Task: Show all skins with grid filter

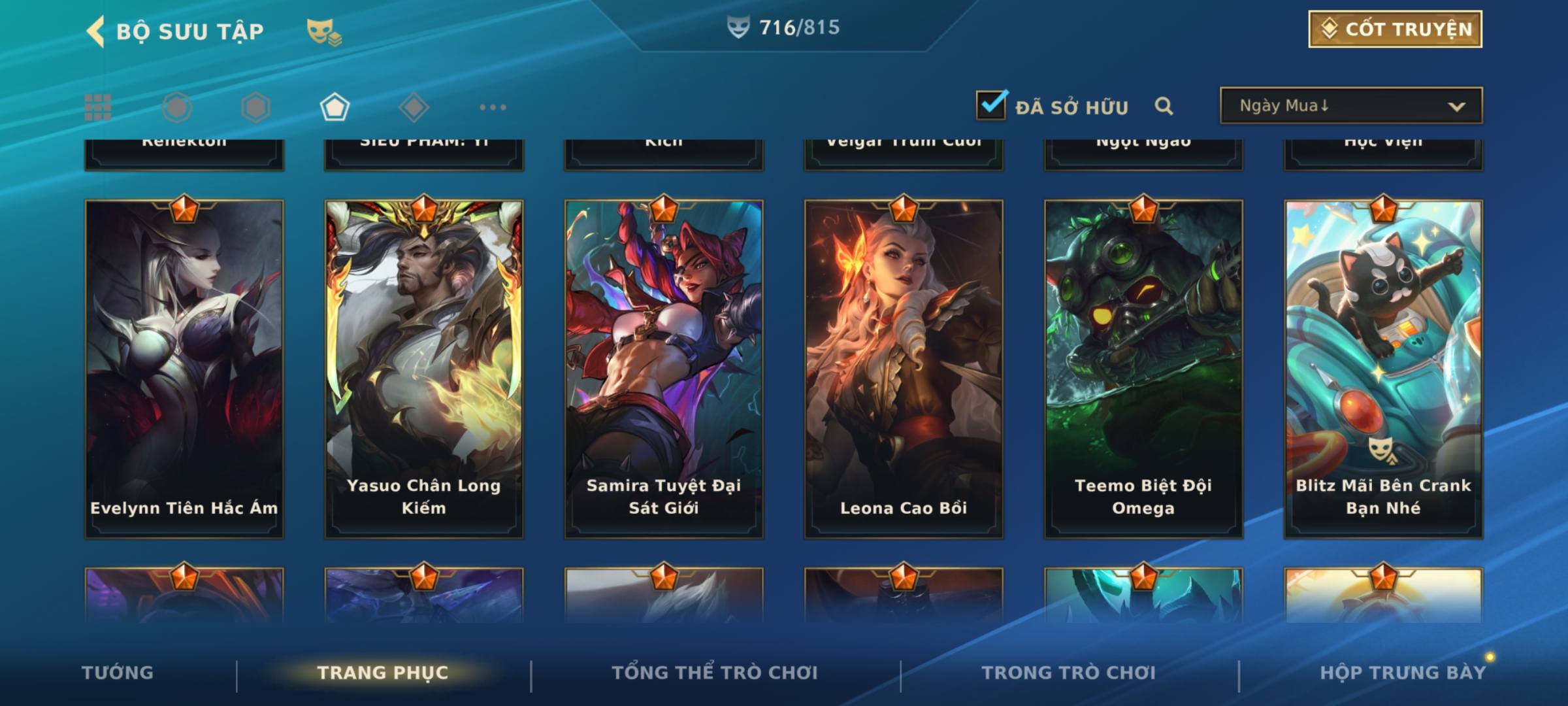Action: click(98, 107)
